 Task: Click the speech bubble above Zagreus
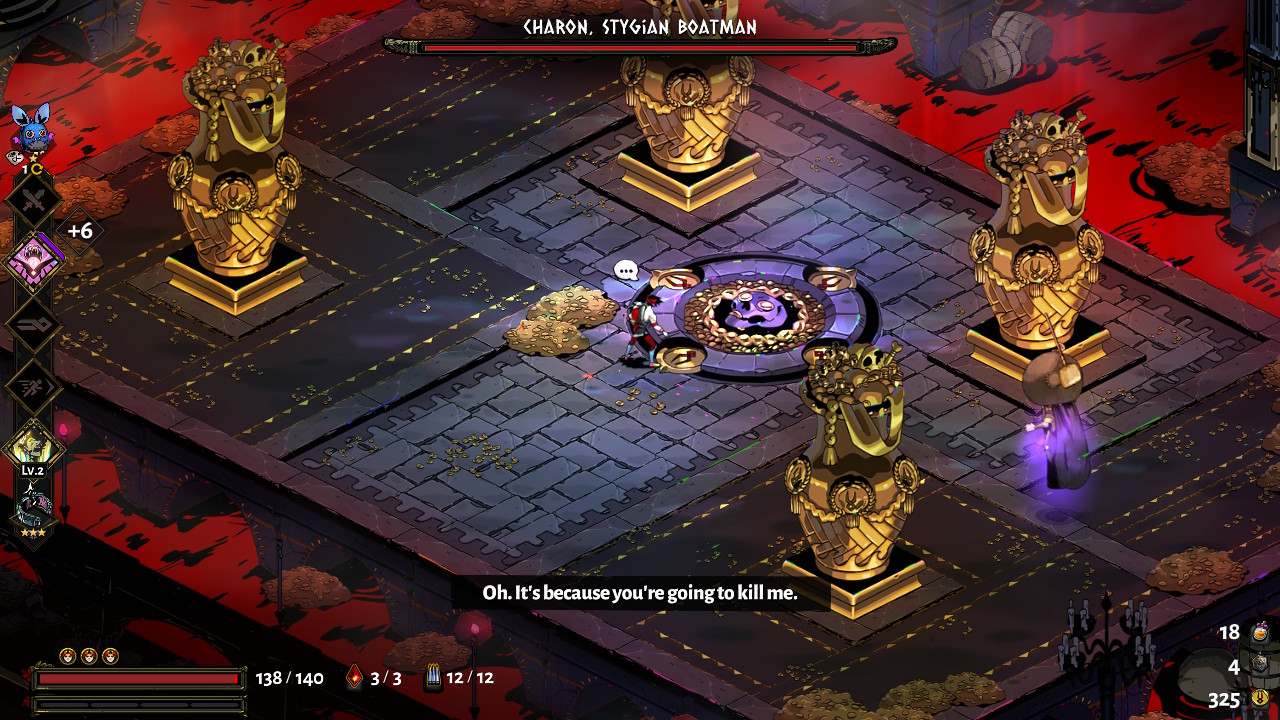point(624,268)
